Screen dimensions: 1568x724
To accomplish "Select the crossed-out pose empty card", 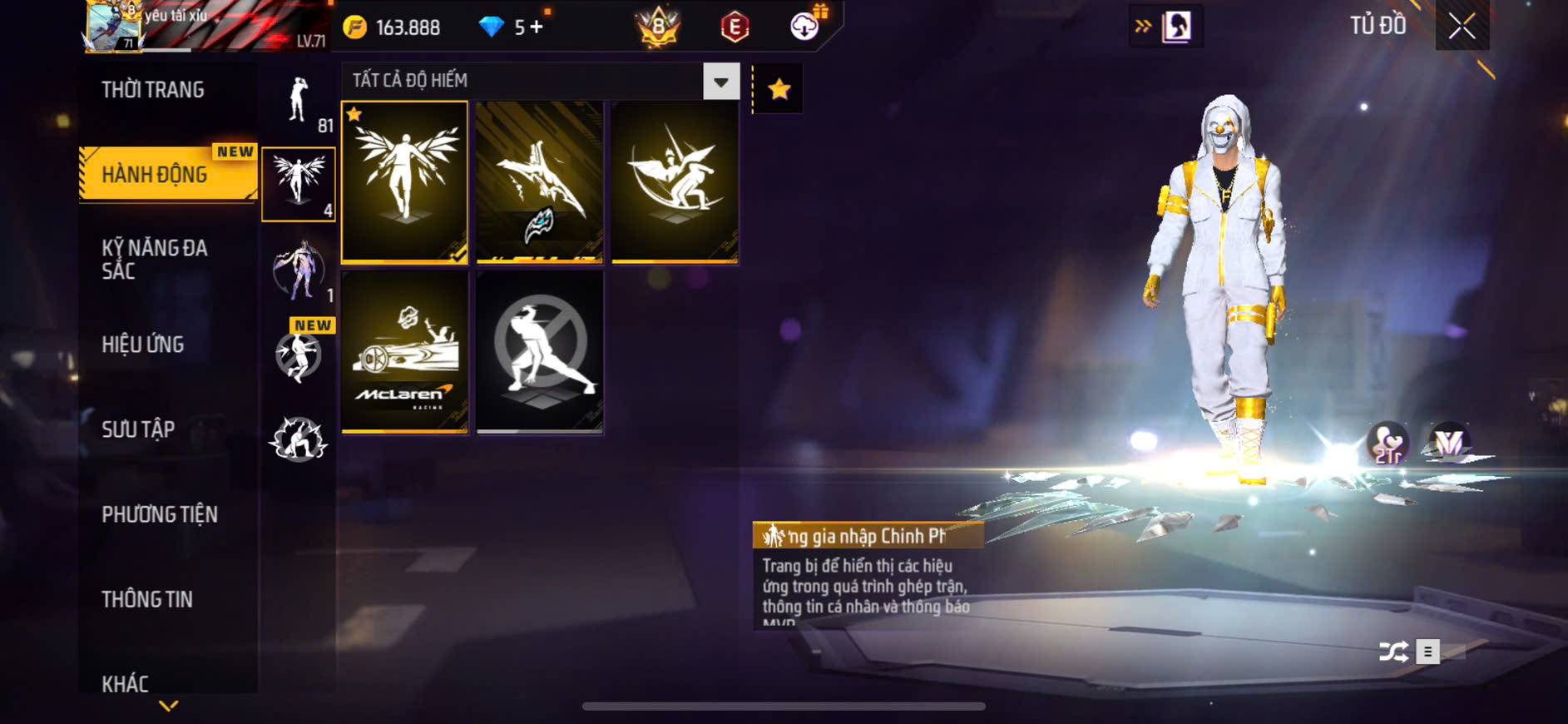I will [540, 351].
